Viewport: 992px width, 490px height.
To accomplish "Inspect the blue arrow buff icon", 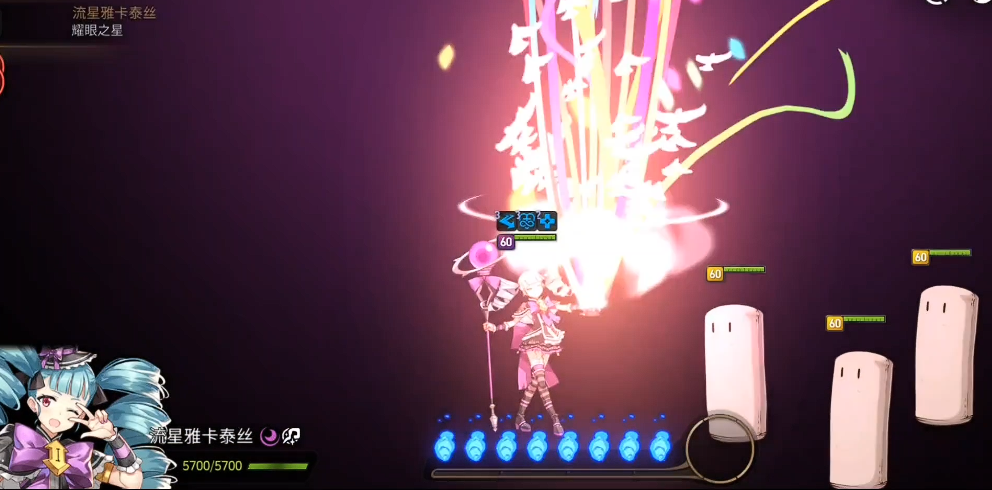I will pyautogui.click(x=507, y=221).
